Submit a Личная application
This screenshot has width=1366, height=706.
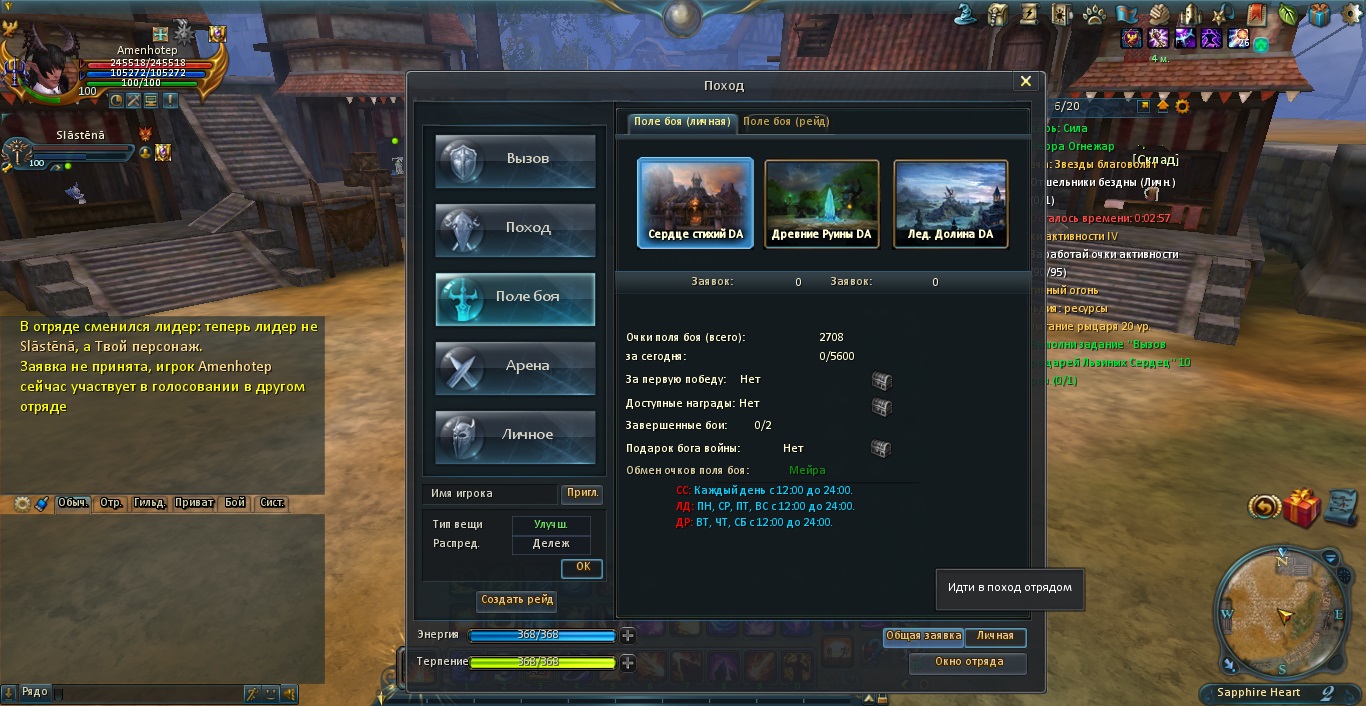point(995,636)
